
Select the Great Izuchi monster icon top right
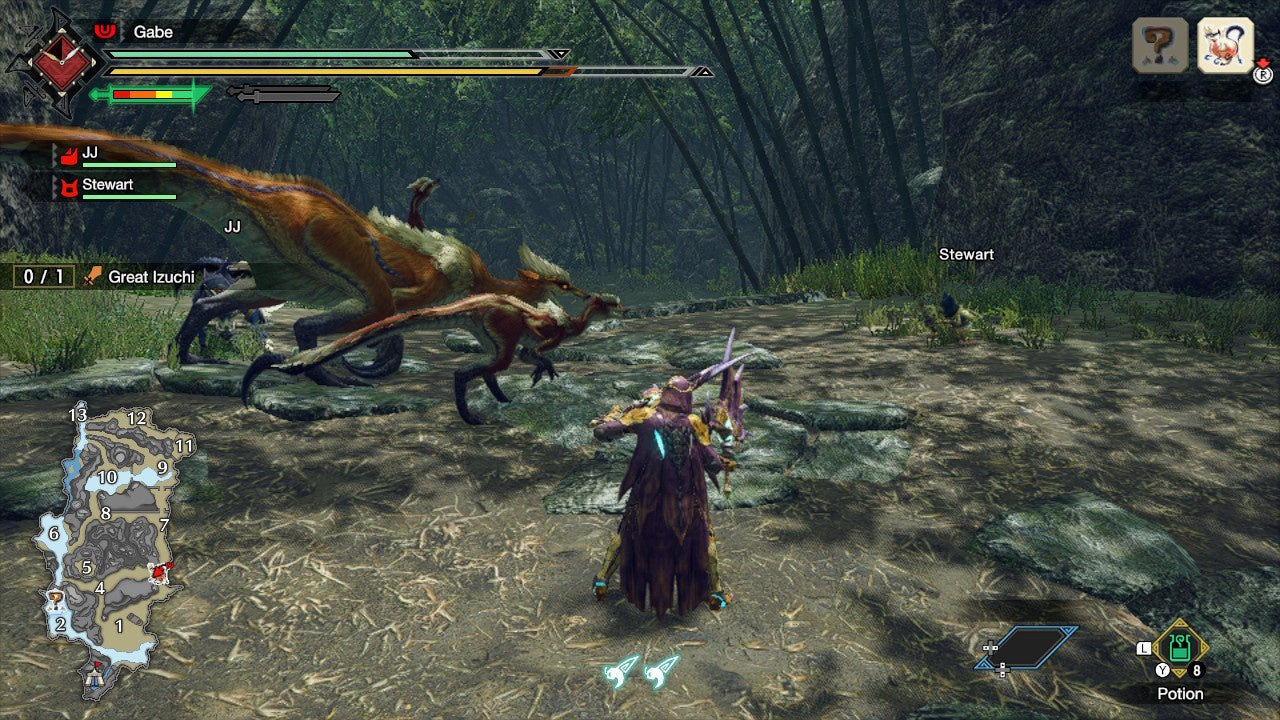1227,45
